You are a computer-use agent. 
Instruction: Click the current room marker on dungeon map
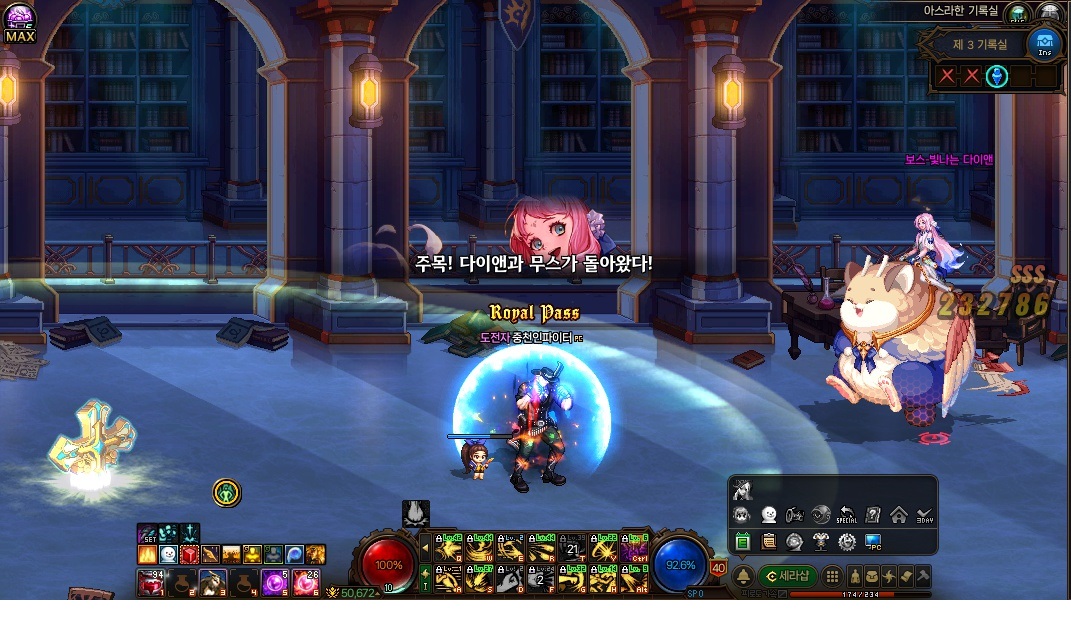[996, 76]
